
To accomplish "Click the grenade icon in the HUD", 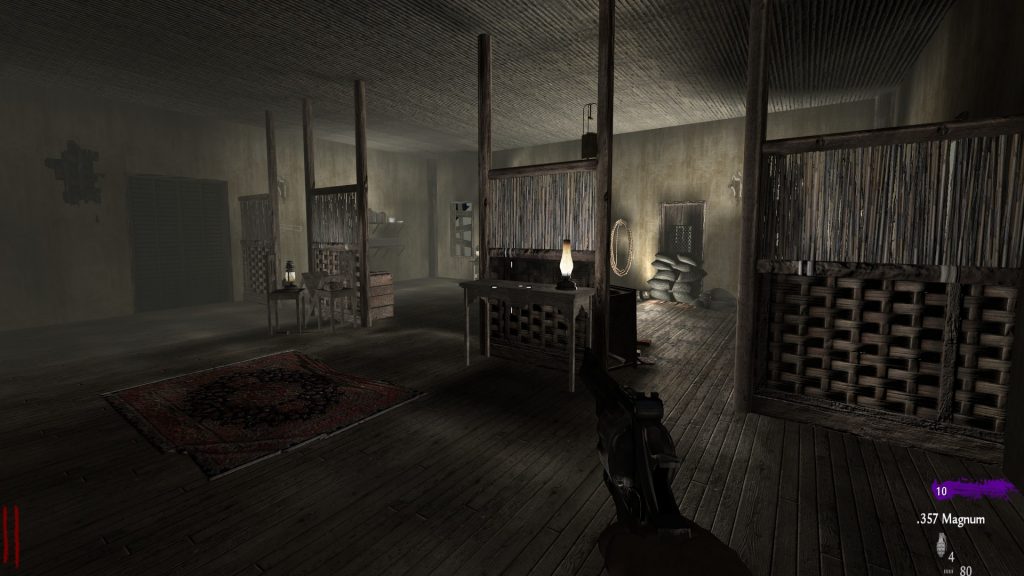I will tap(939, 546).
